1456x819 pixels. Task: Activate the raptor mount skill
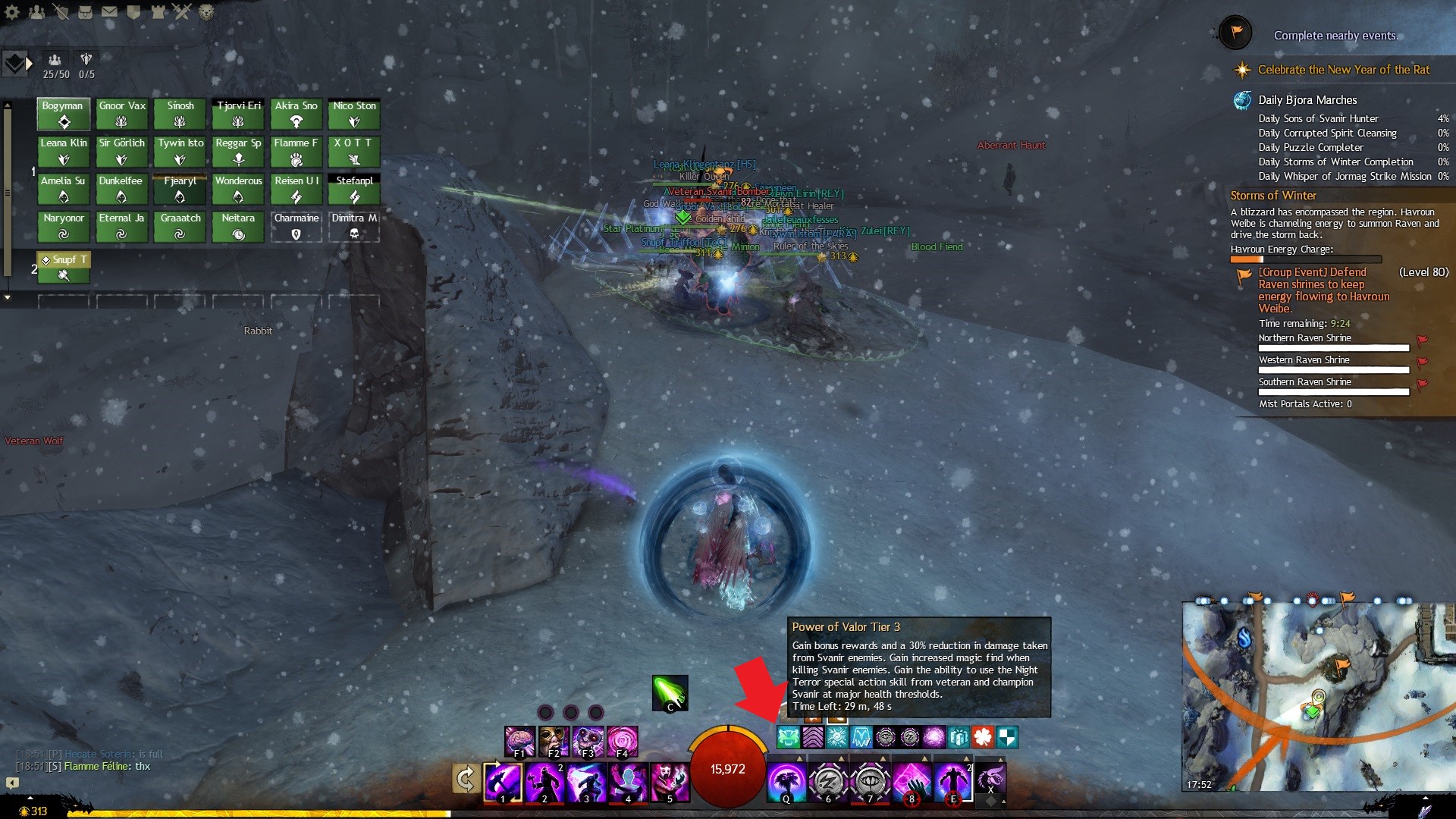point(990,779)
